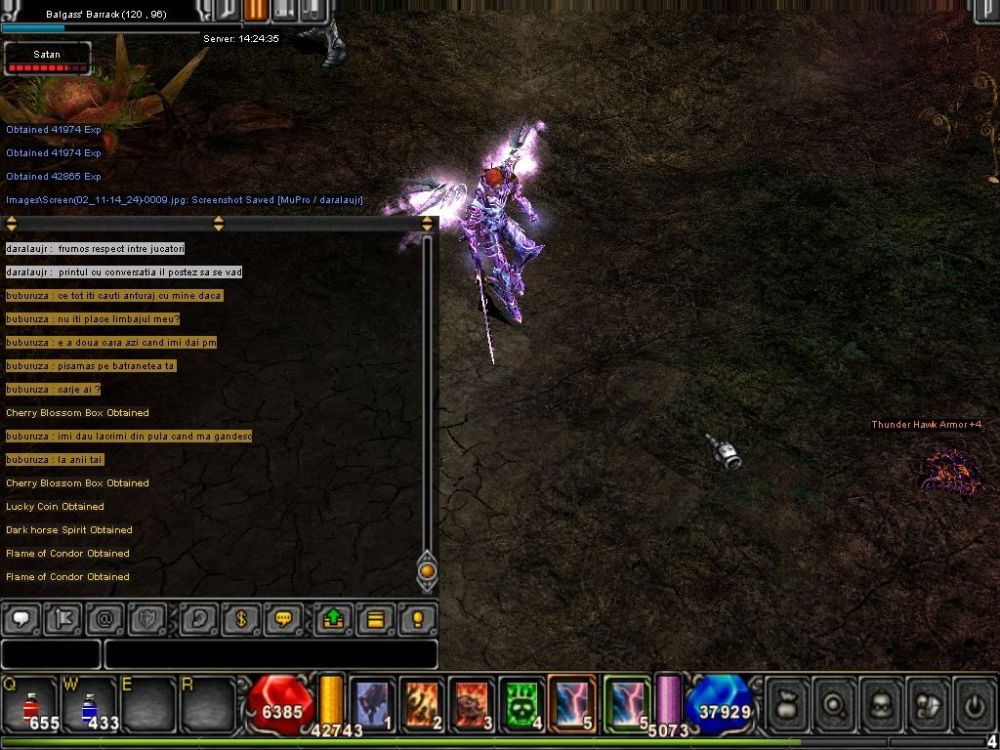Toggle the white speech bubble chat button

click(21, 619)
